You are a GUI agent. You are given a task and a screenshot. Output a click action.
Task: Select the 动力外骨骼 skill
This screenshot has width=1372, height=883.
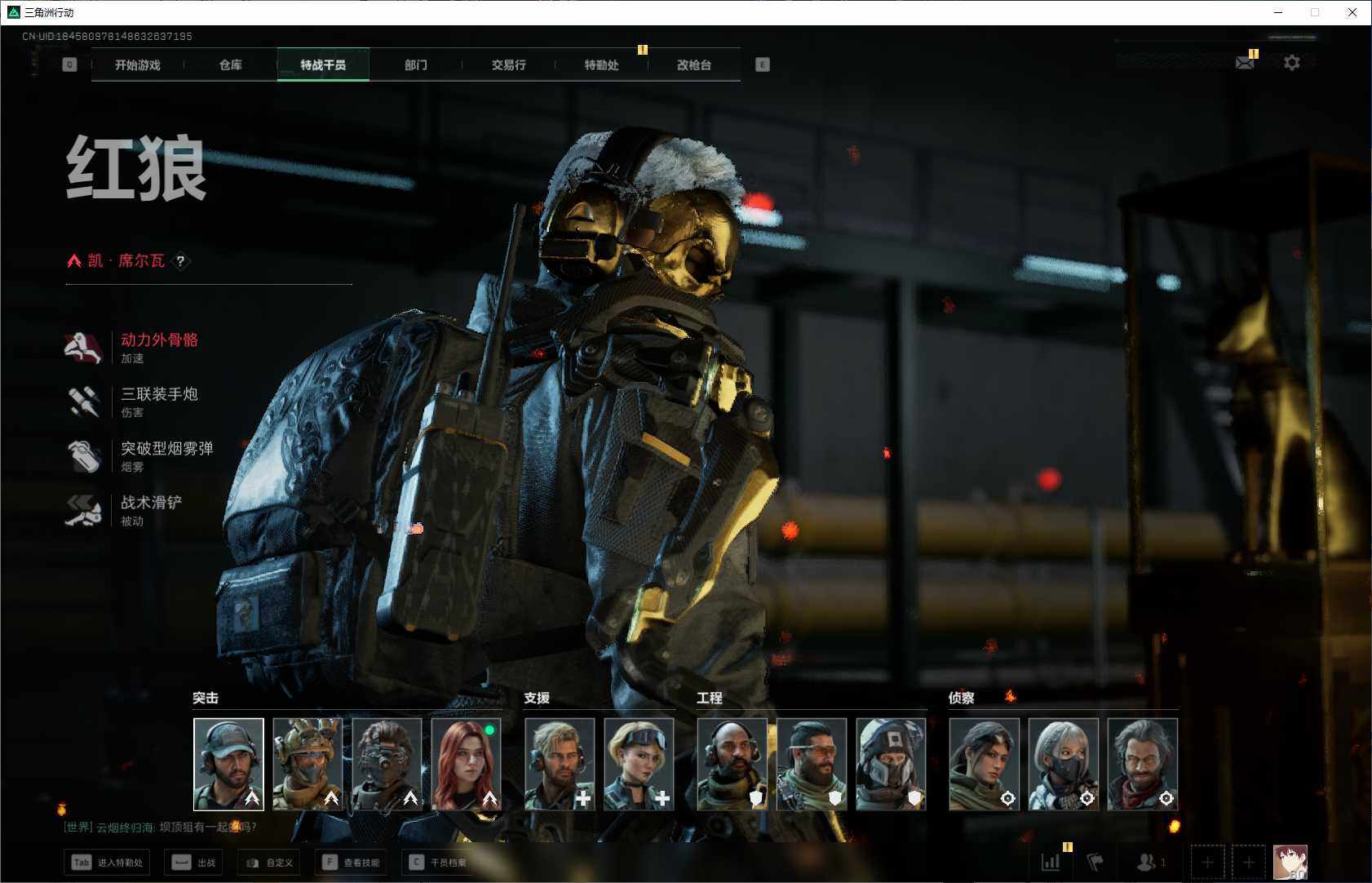[159, 340]
